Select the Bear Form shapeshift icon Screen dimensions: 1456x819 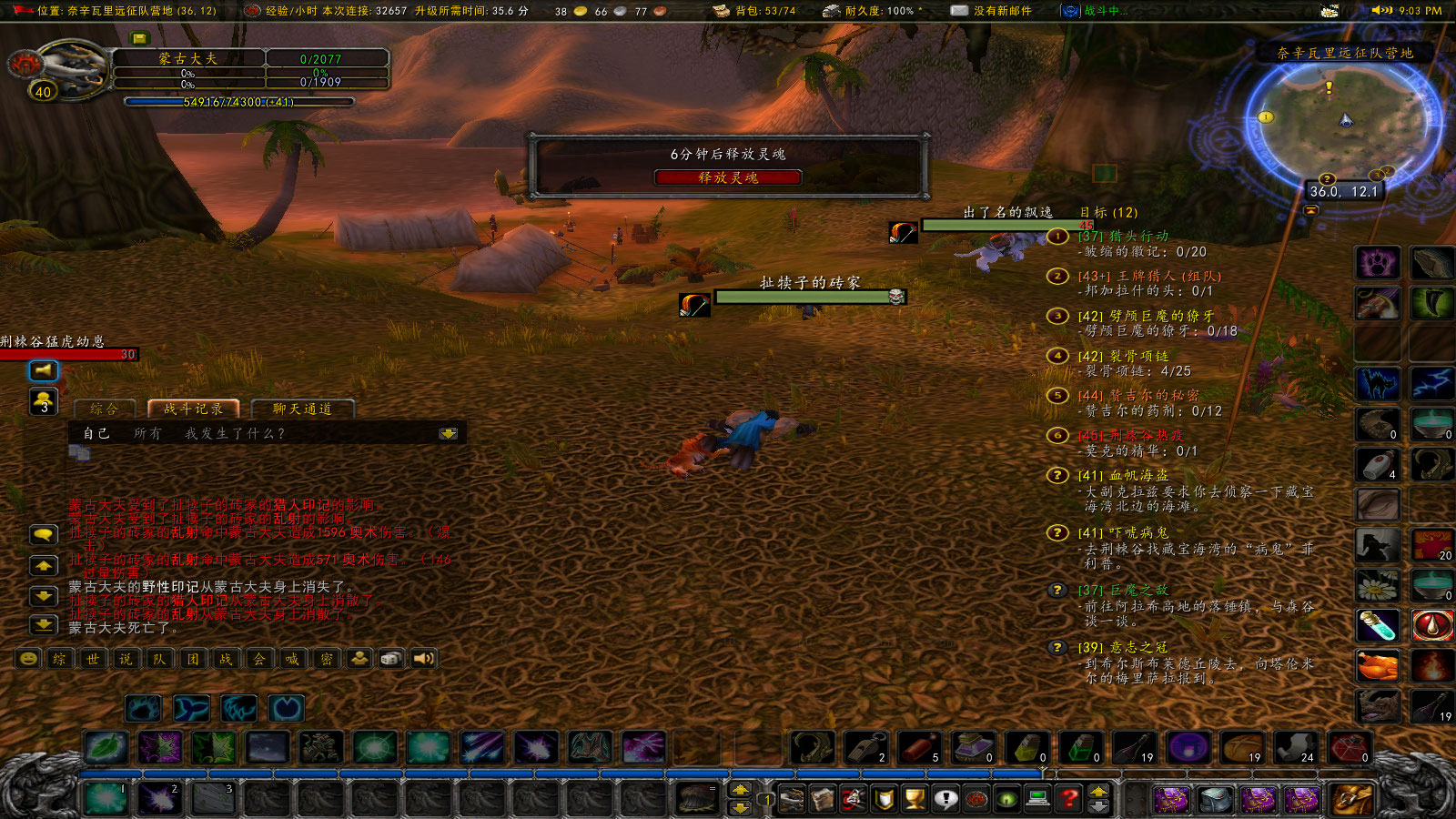pos(143,709)
